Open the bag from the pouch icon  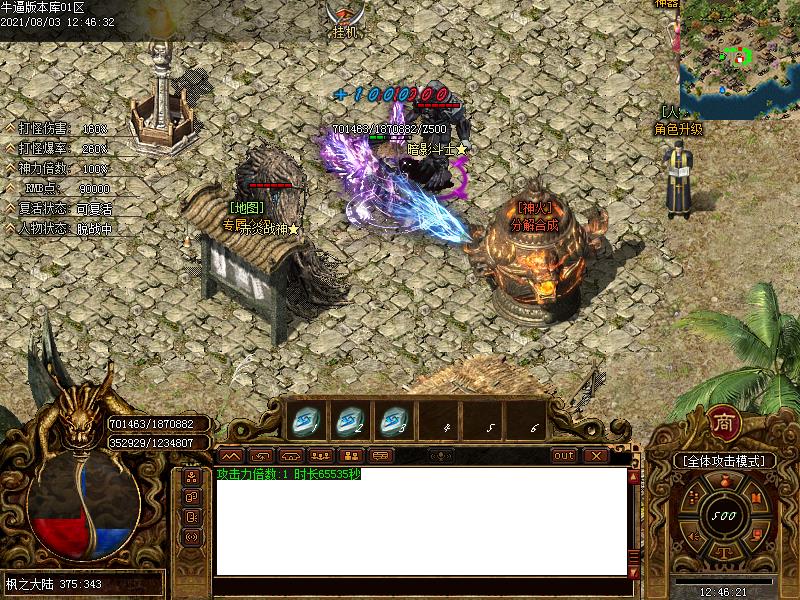click(723, 483)
